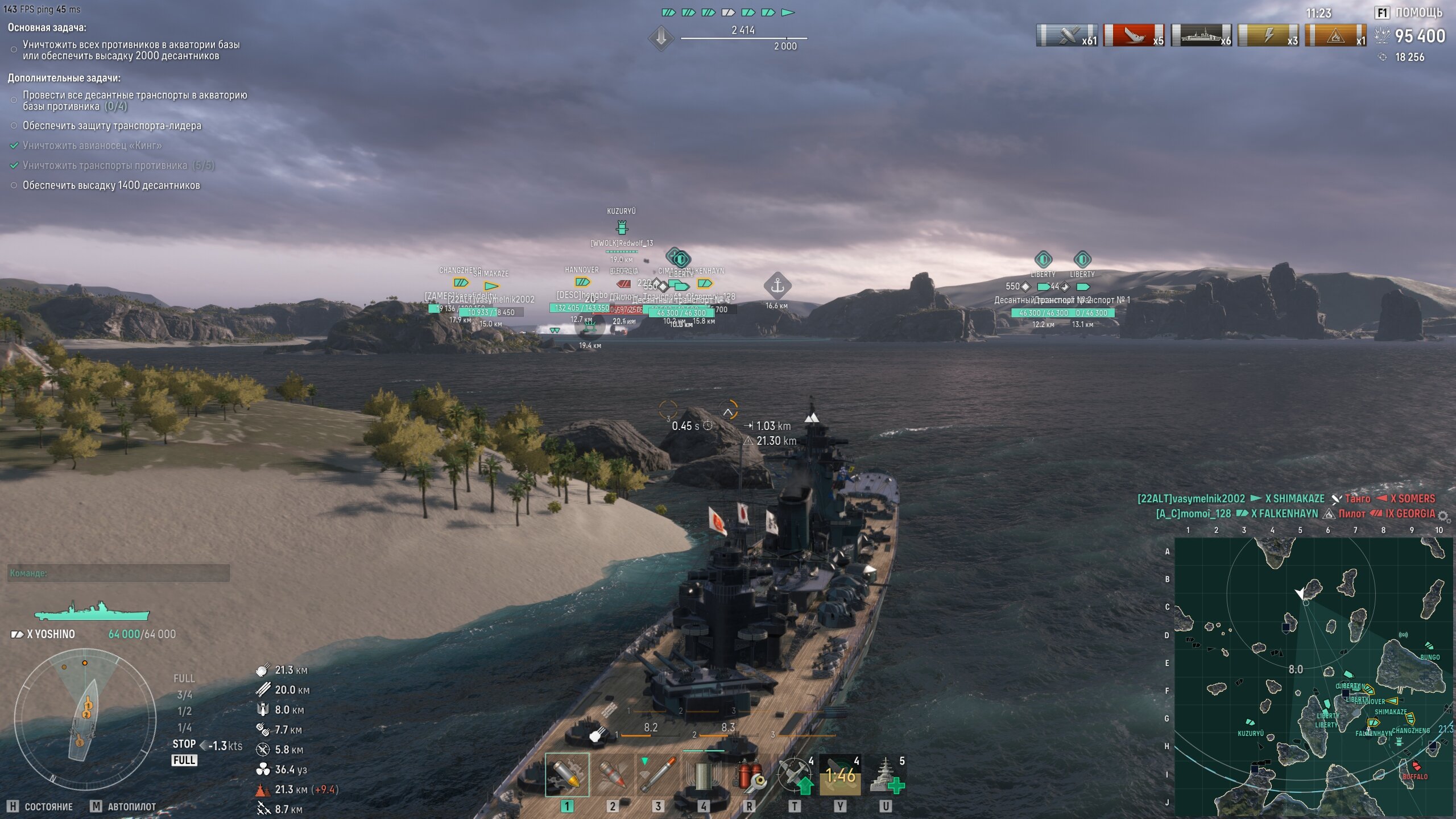Toggle the Автопилот autopilot button
The width and height of the screenshot is (1456, 819).
(x=123, y=806)
